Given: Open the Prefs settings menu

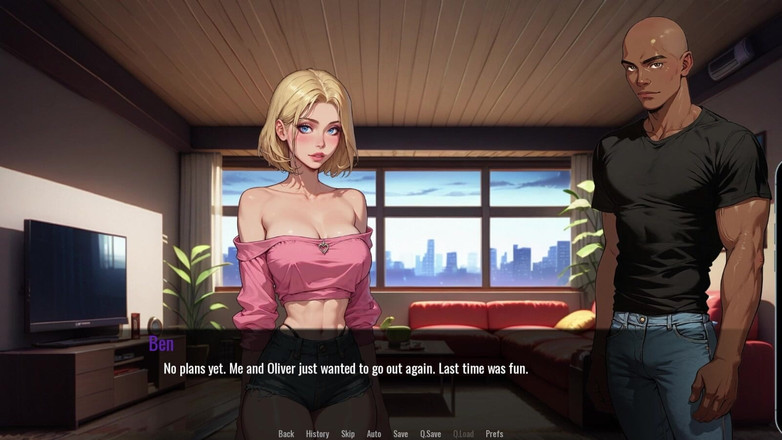Looking at the screenshot, I should (494, 434).
